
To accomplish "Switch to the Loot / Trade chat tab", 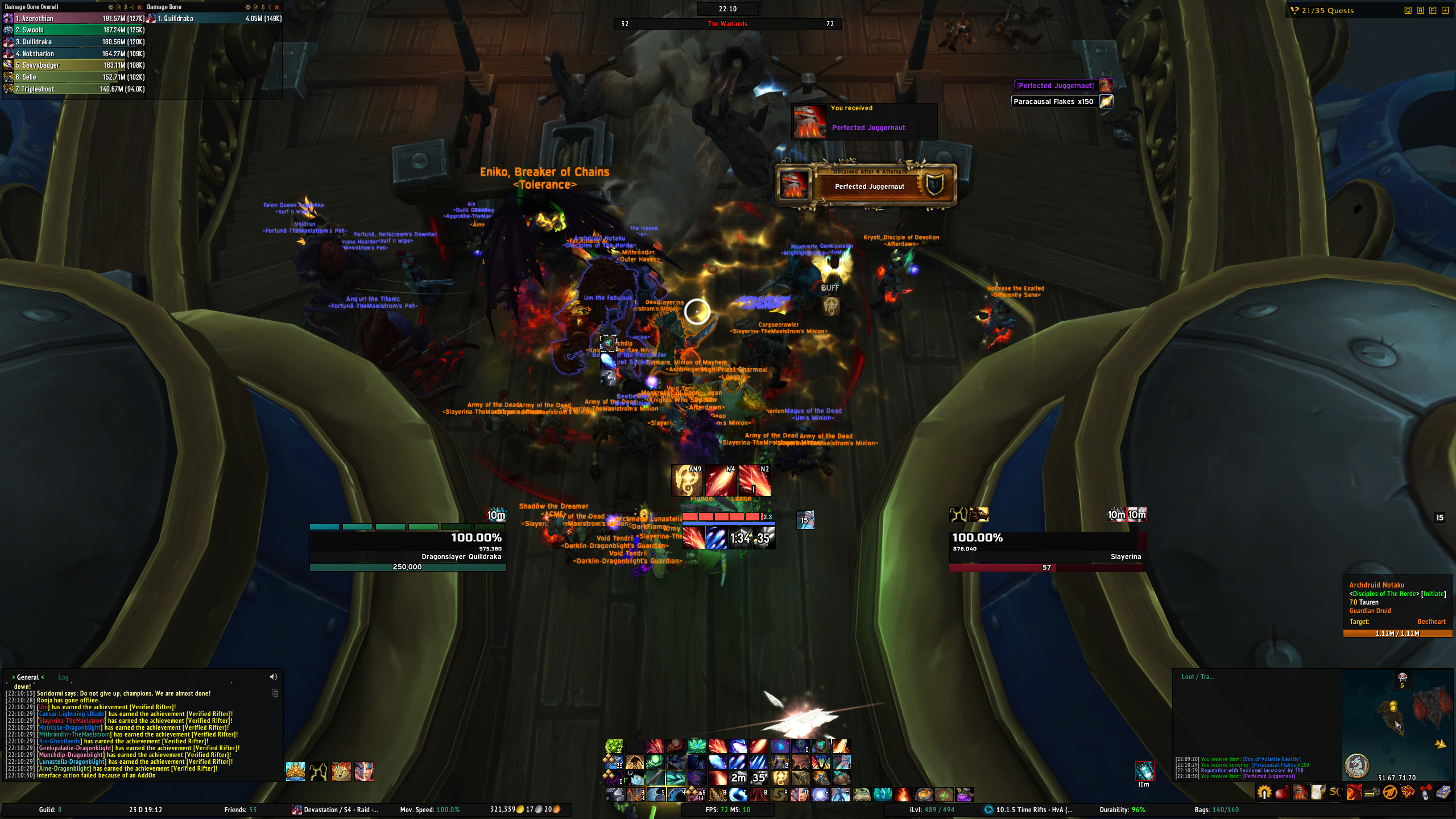I will pyautogui.click(x=1197, y=677).
